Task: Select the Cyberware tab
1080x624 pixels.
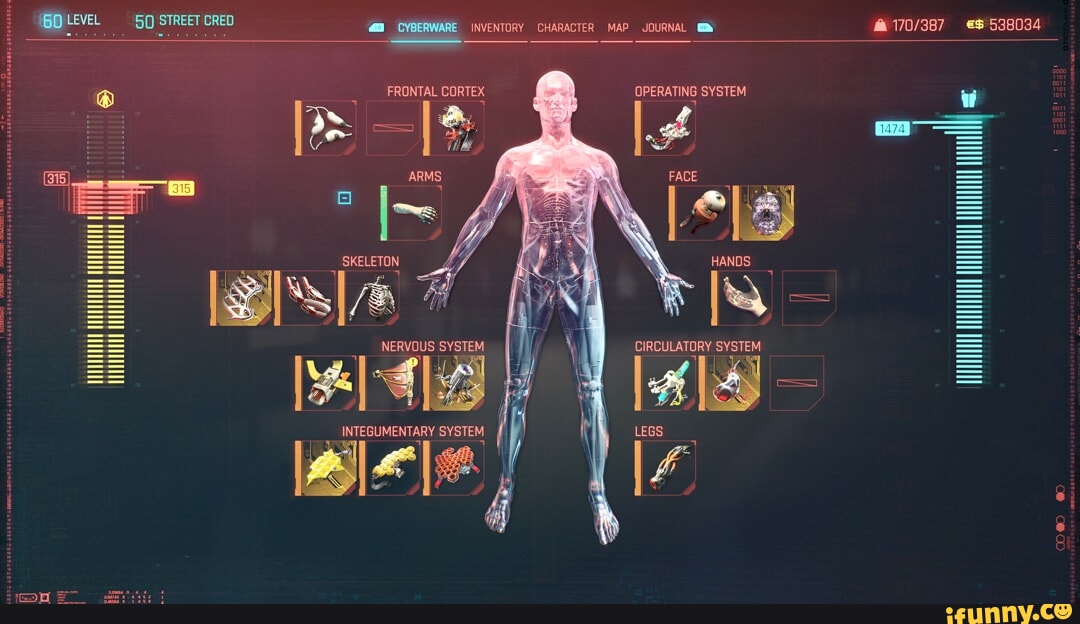Action: (427, 28)
